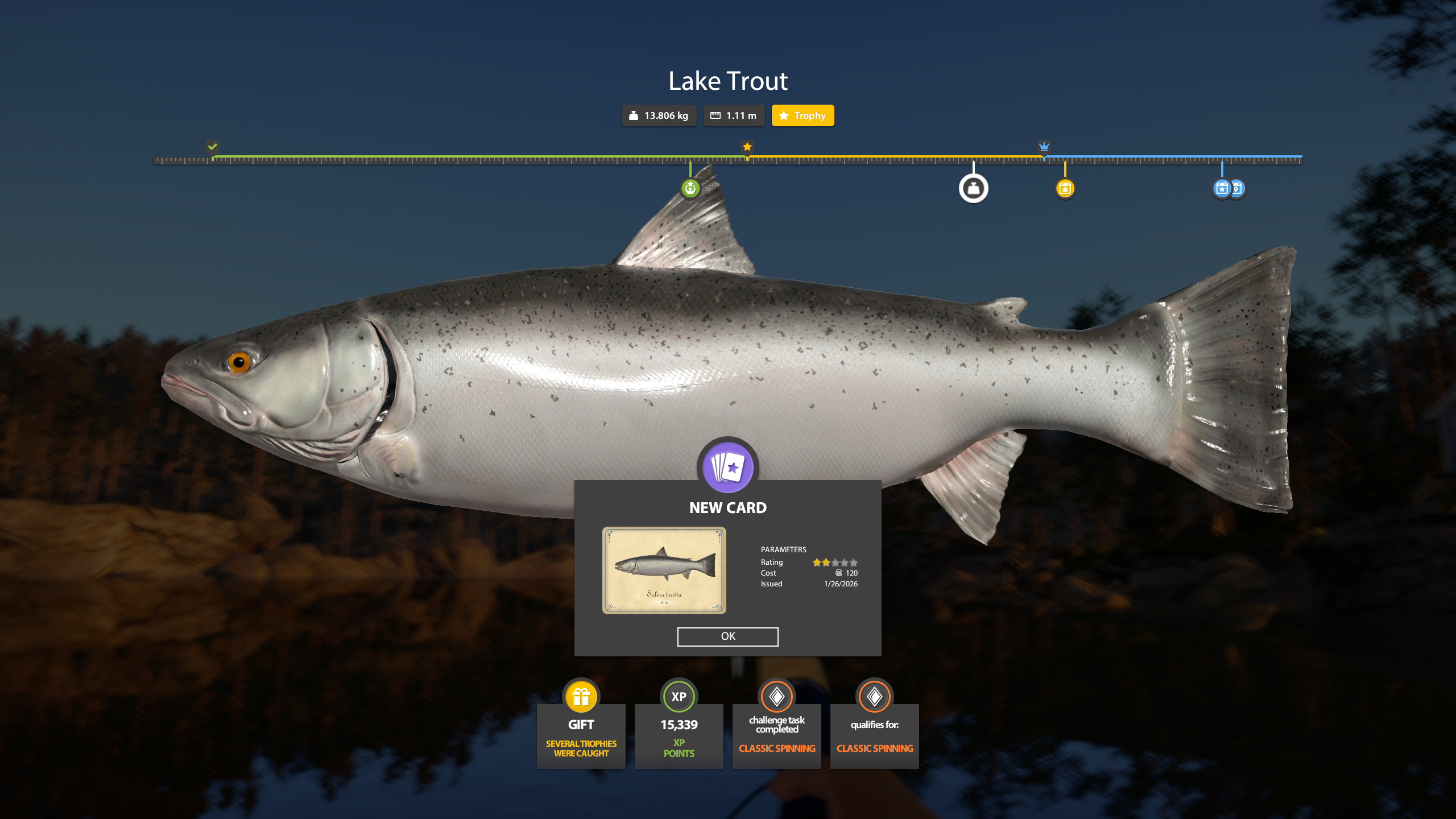1456x819 pixels.
Task: Click the second star in the Rating row
Action: coord(825,562)
